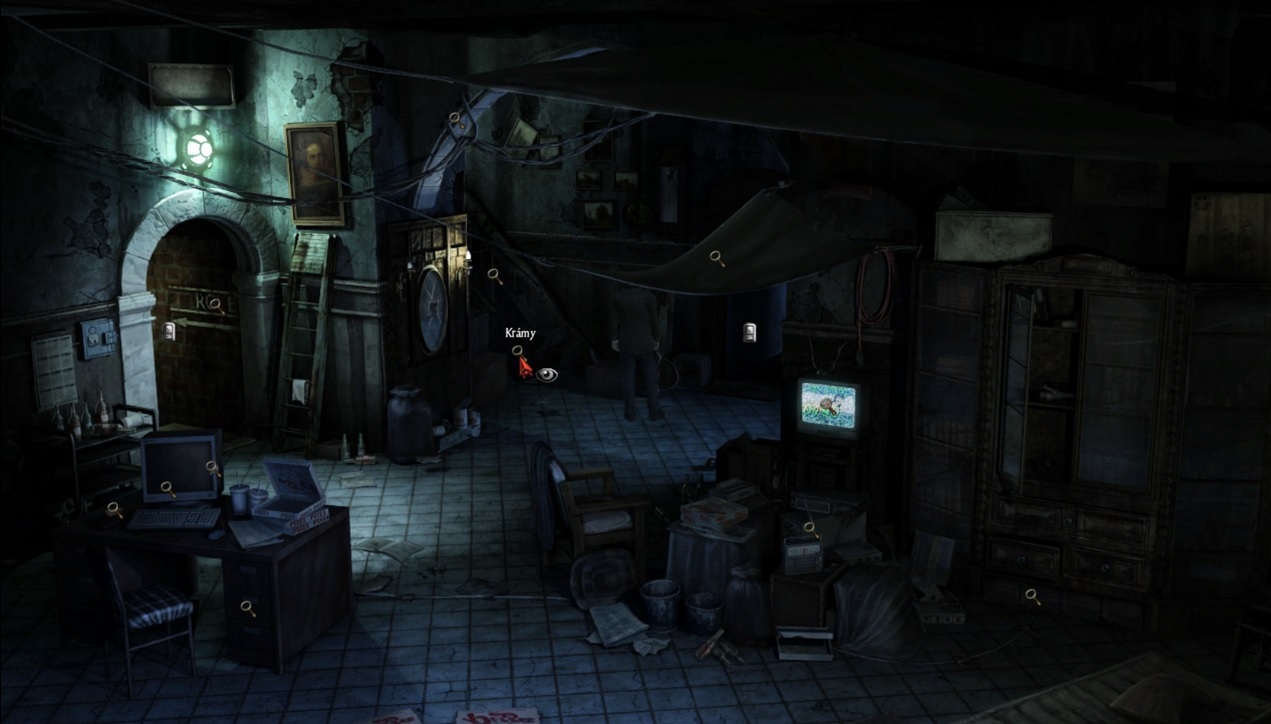Viewport: 1271px width, 724px height.
Task: Use the door exit icon inside the brick archway
Action: click(x=169, y=329)
